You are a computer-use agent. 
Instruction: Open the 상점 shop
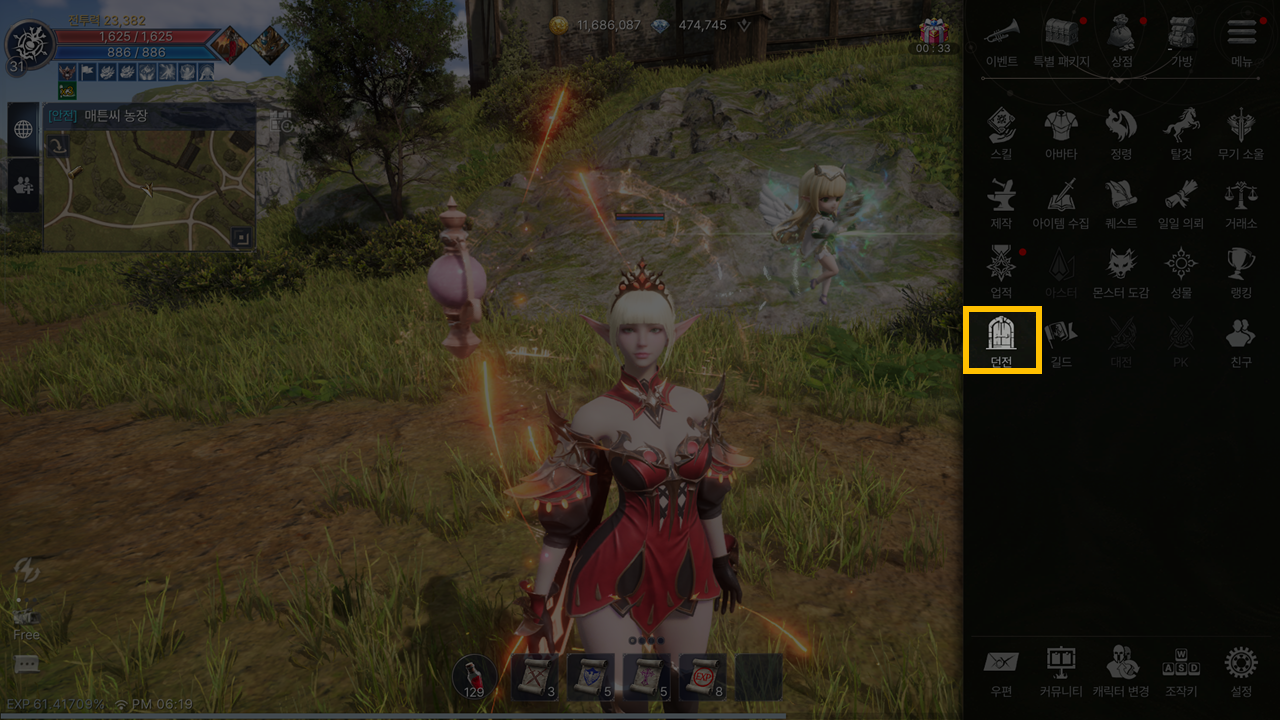click(x=1122, y=40)
